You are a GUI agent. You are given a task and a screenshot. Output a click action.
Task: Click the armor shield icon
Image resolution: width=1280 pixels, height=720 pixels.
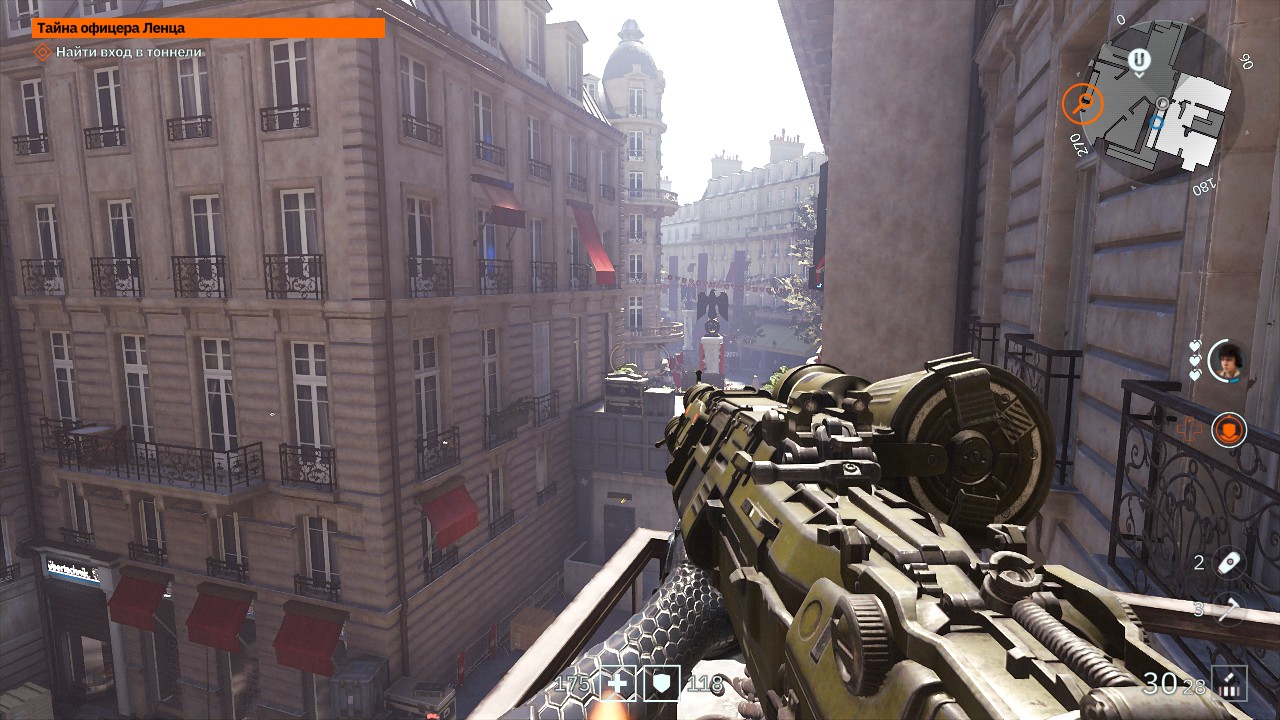coord(661,683)
